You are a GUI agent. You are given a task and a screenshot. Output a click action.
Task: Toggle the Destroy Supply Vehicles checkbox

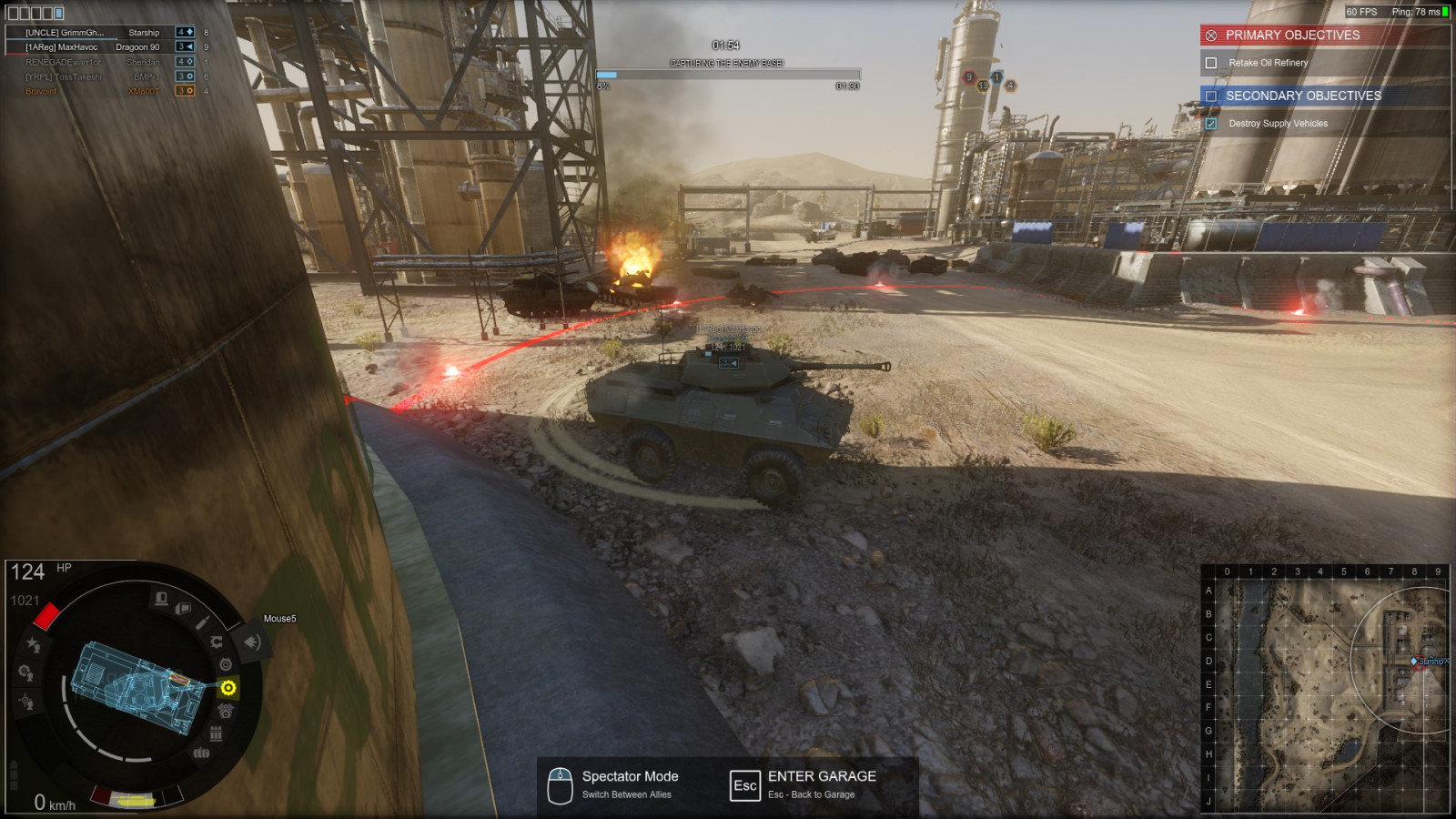point(1211,124)
